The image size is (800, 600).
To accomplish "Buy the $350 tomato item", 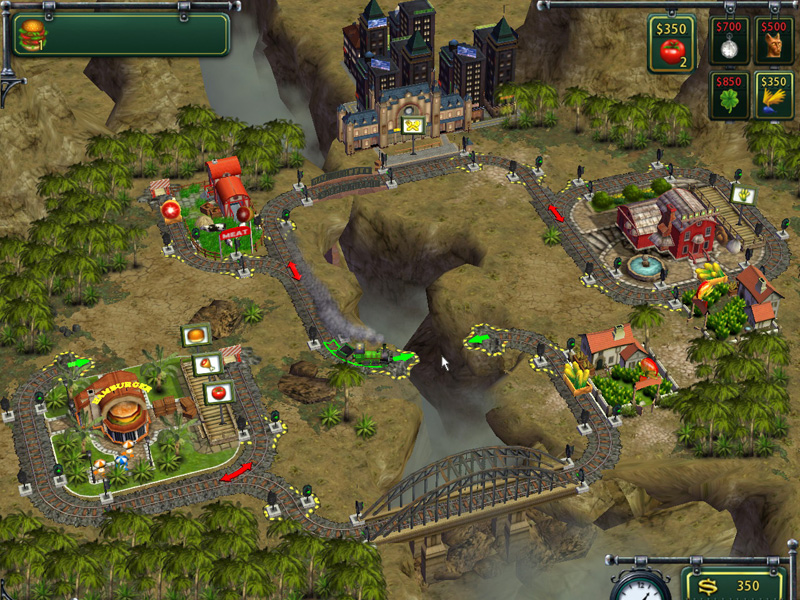I will 670,44.
